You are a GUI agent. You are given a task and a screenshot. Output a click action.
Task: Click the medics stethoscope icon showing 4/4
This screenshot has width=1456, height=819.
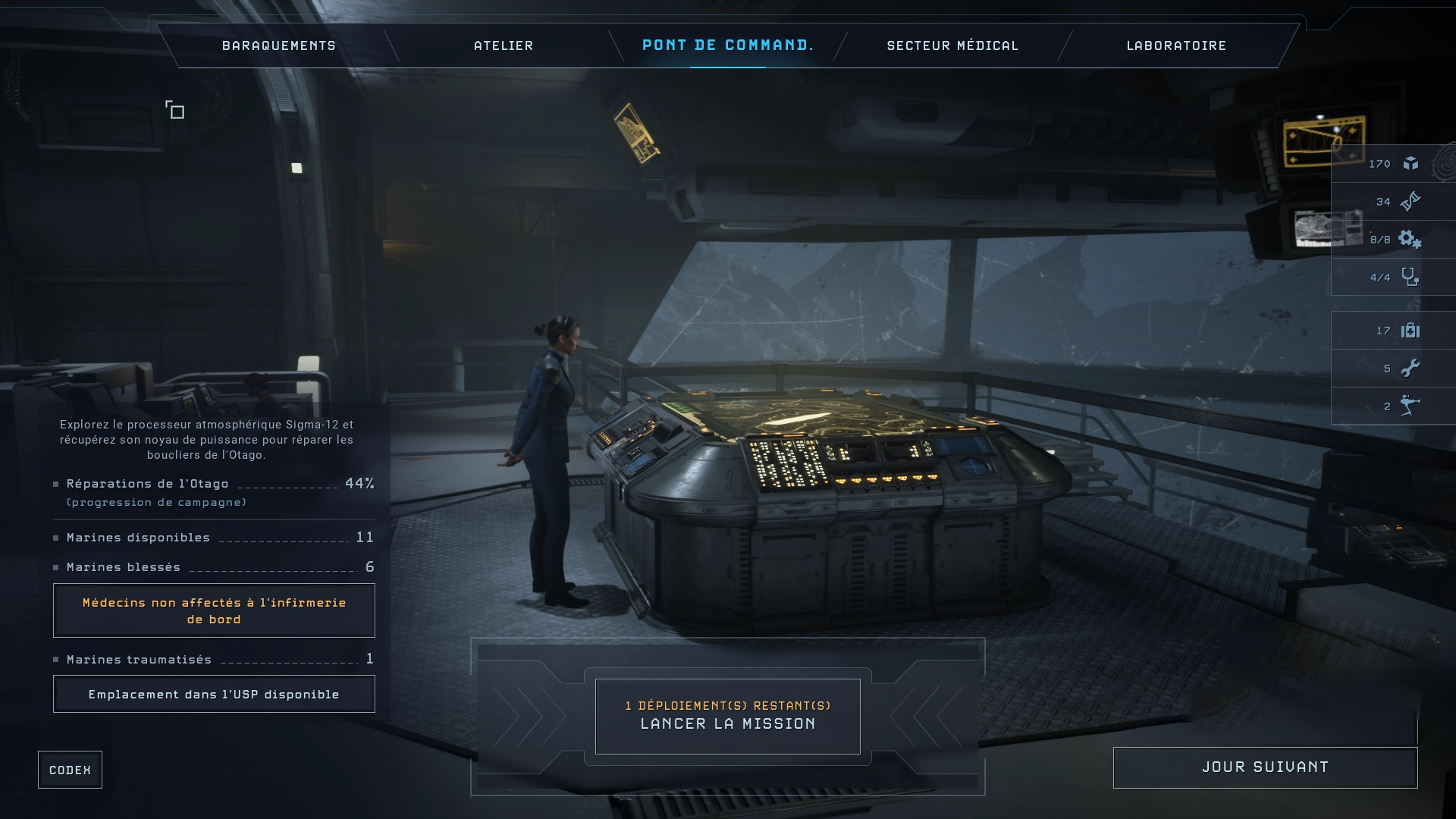pos(1410,277)
